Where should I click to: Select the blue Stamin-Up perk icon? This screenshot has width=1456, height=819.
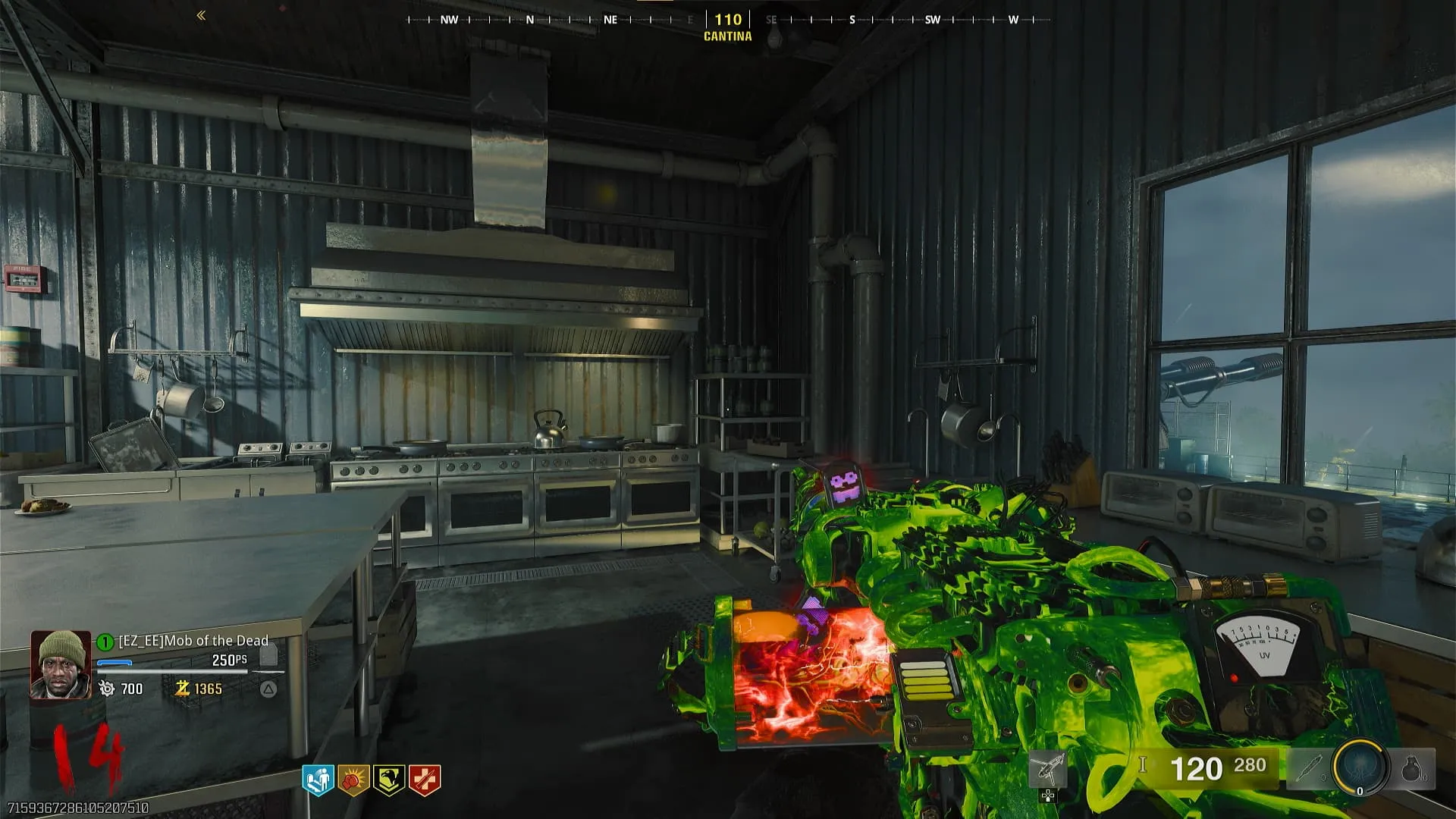click(x=318, y=780)
